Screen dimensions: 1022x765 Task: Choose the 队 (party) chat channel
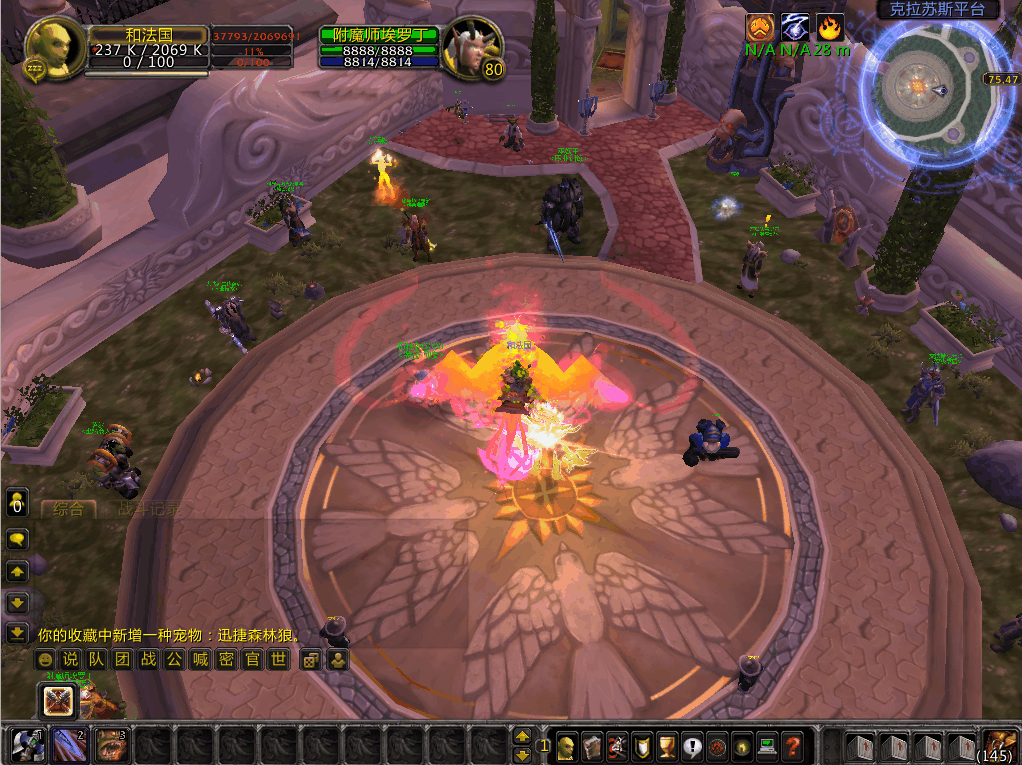click(96, 659)
